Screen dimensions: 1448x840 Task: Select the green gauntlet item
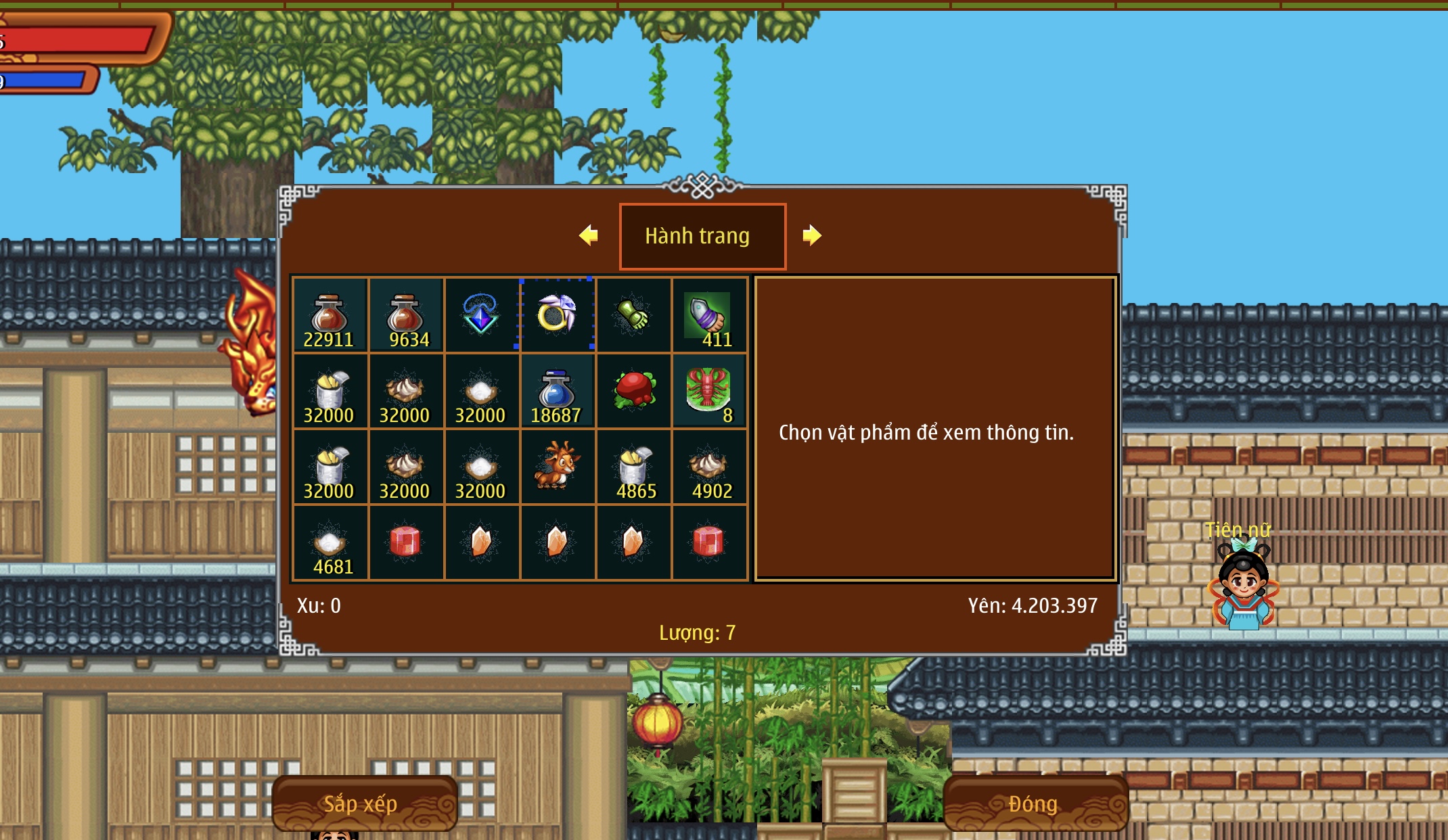pos(633,316)
